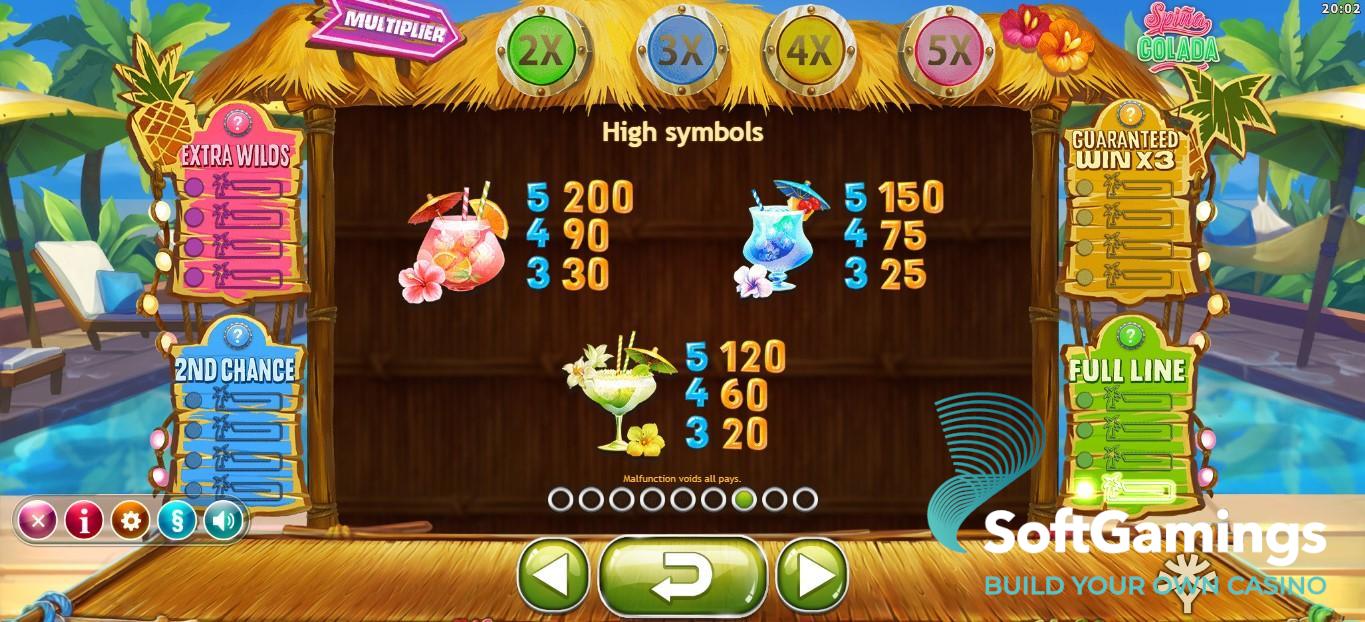Jump to the last paytable page dot
Image resolution: width=1365 pixels, height=622 pixels.
coord(805,499)
